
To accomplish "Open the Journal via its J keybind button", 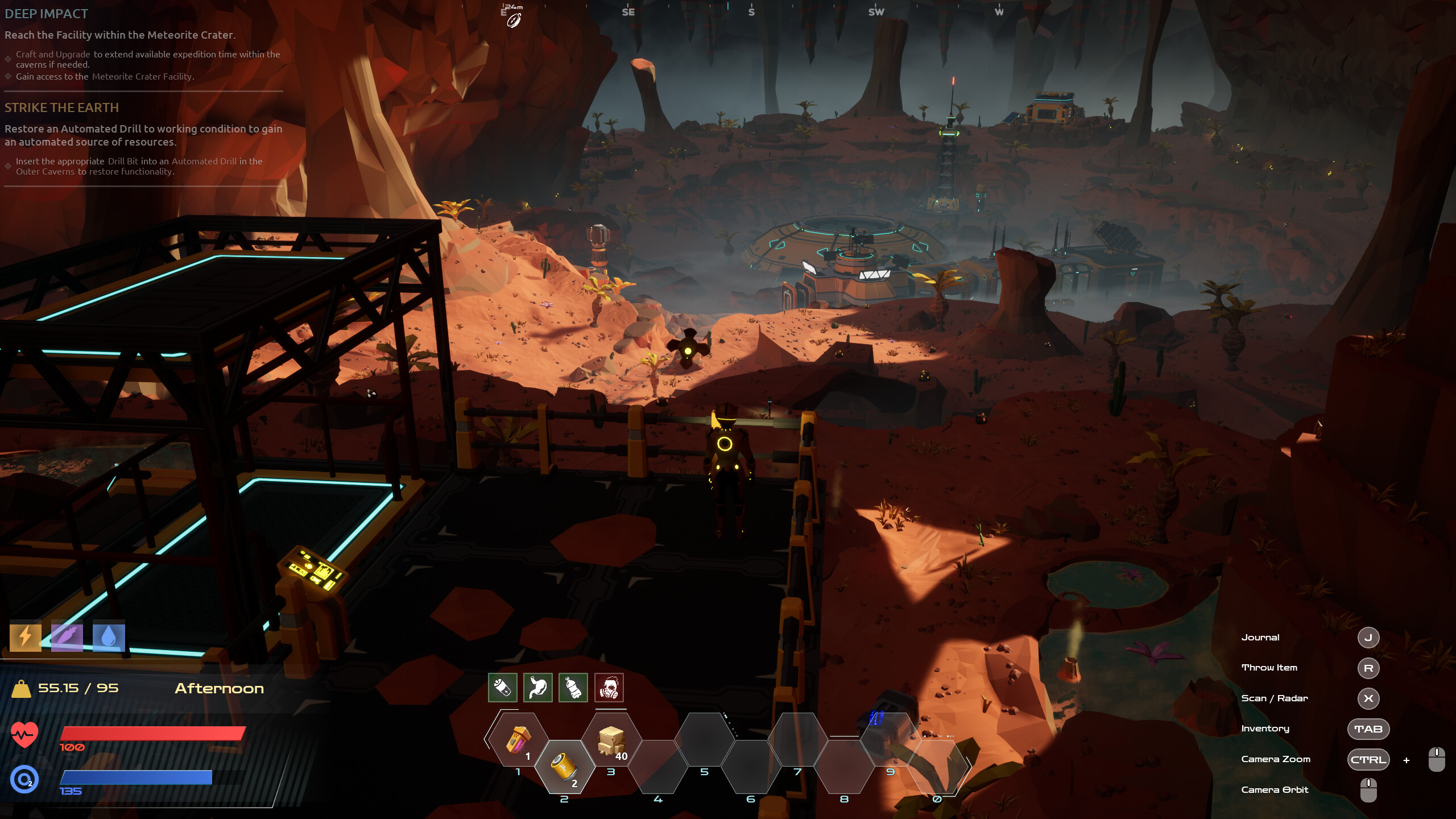I will click(x=1368, y=638).
